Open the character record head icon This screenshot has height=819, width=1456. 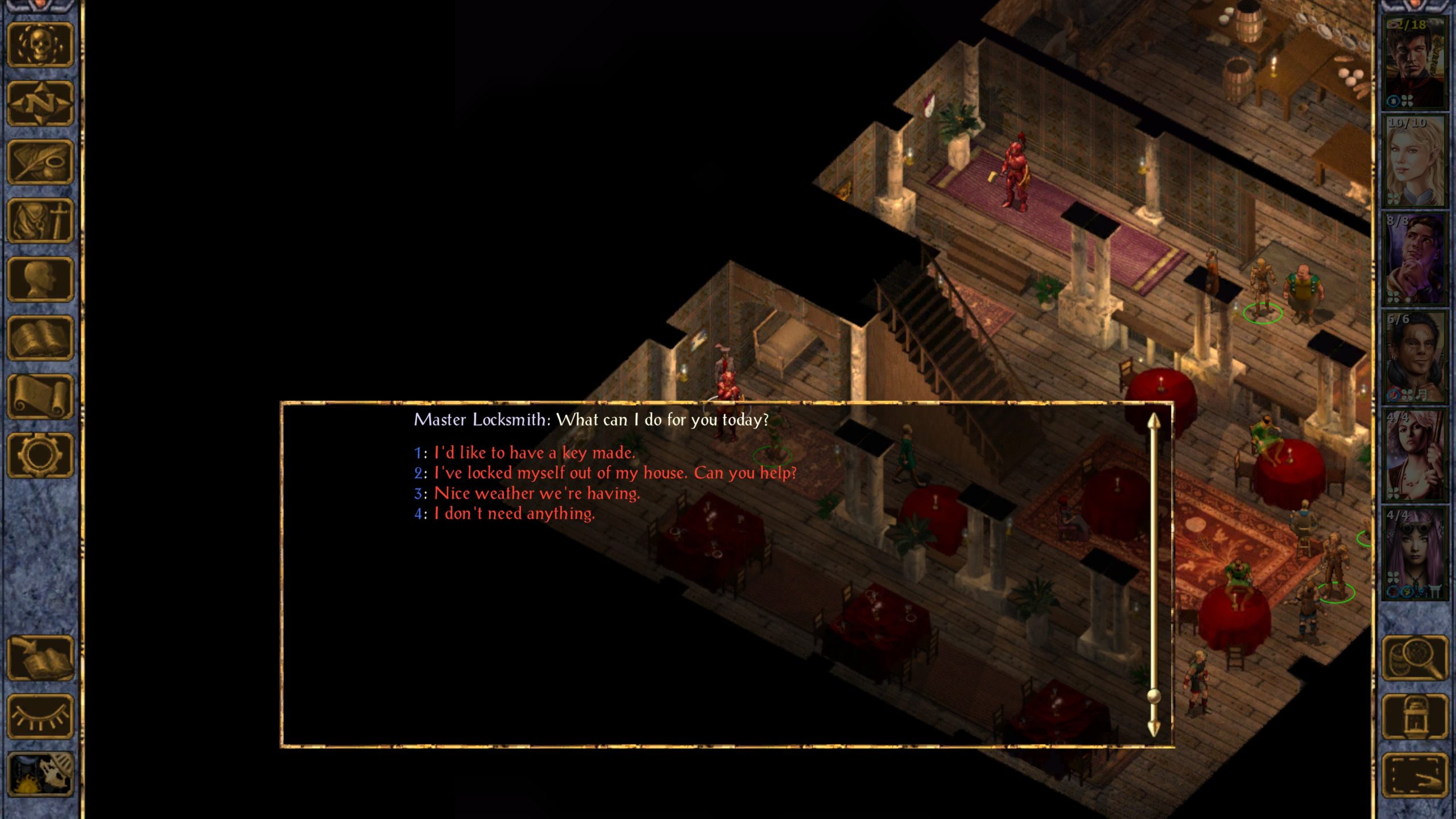click(x=40, y=280)
